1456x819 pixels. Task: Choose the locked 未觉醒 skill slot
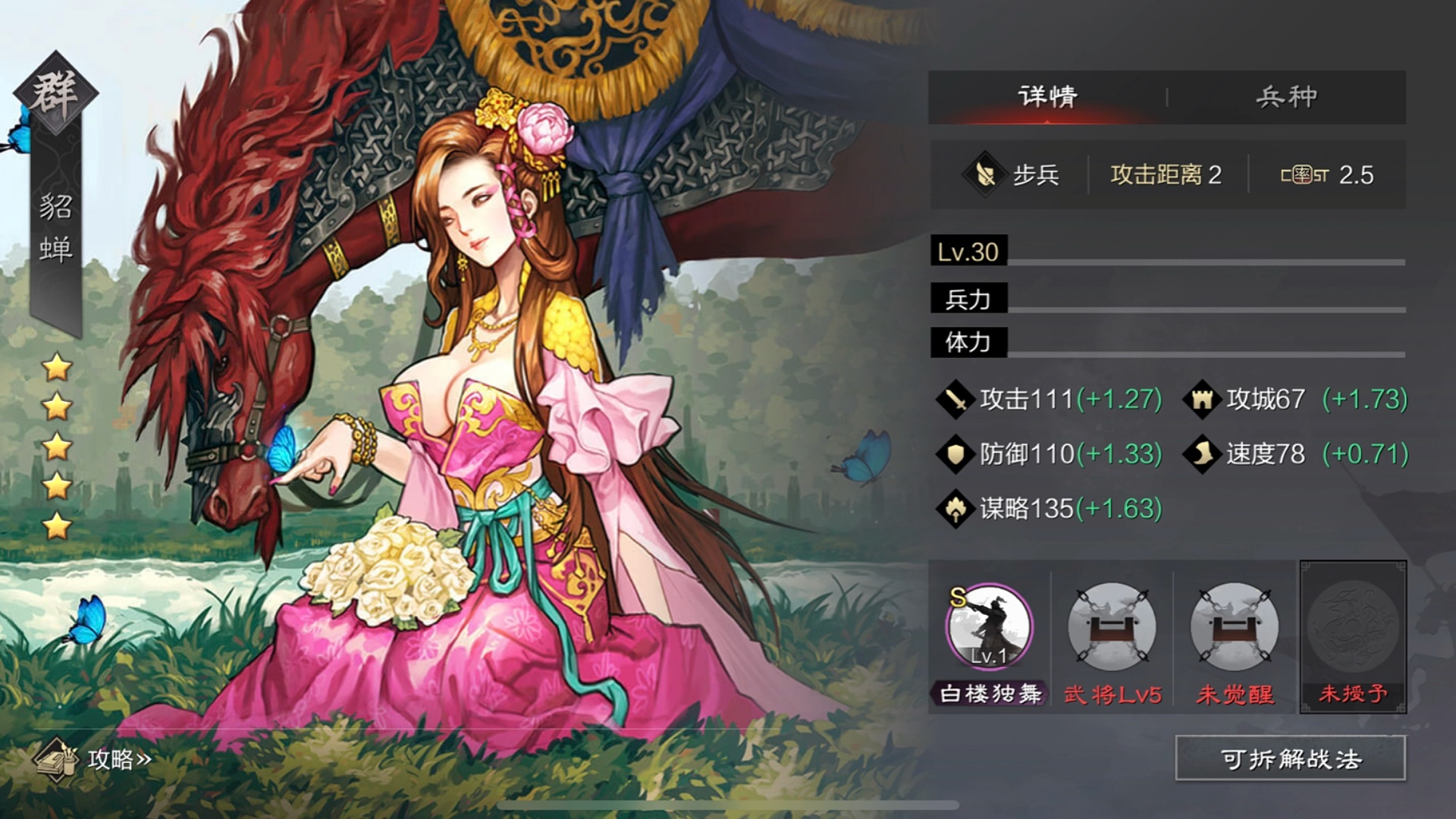tap(1234, 626)
